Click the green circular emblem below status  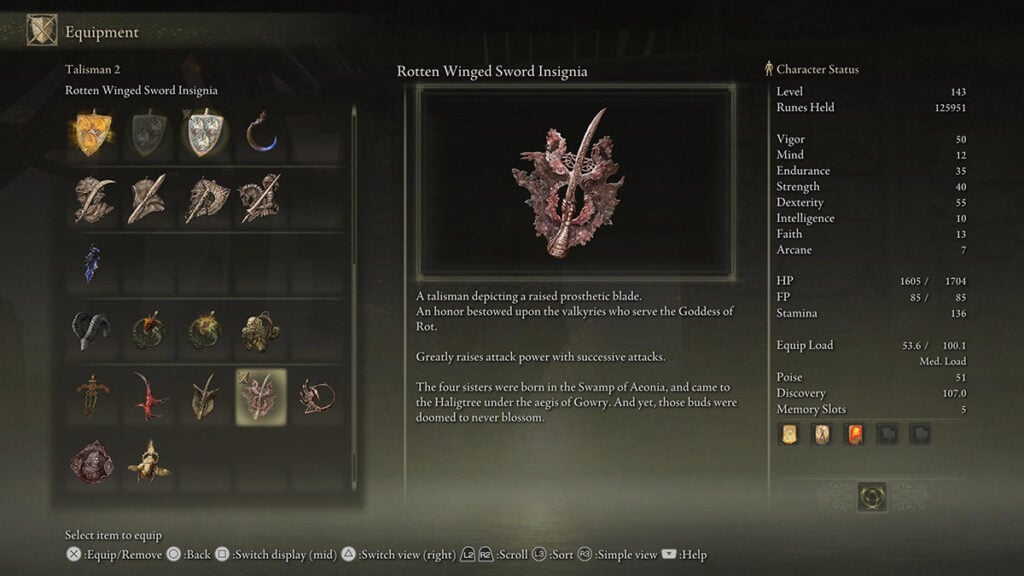tap(871, 496)
